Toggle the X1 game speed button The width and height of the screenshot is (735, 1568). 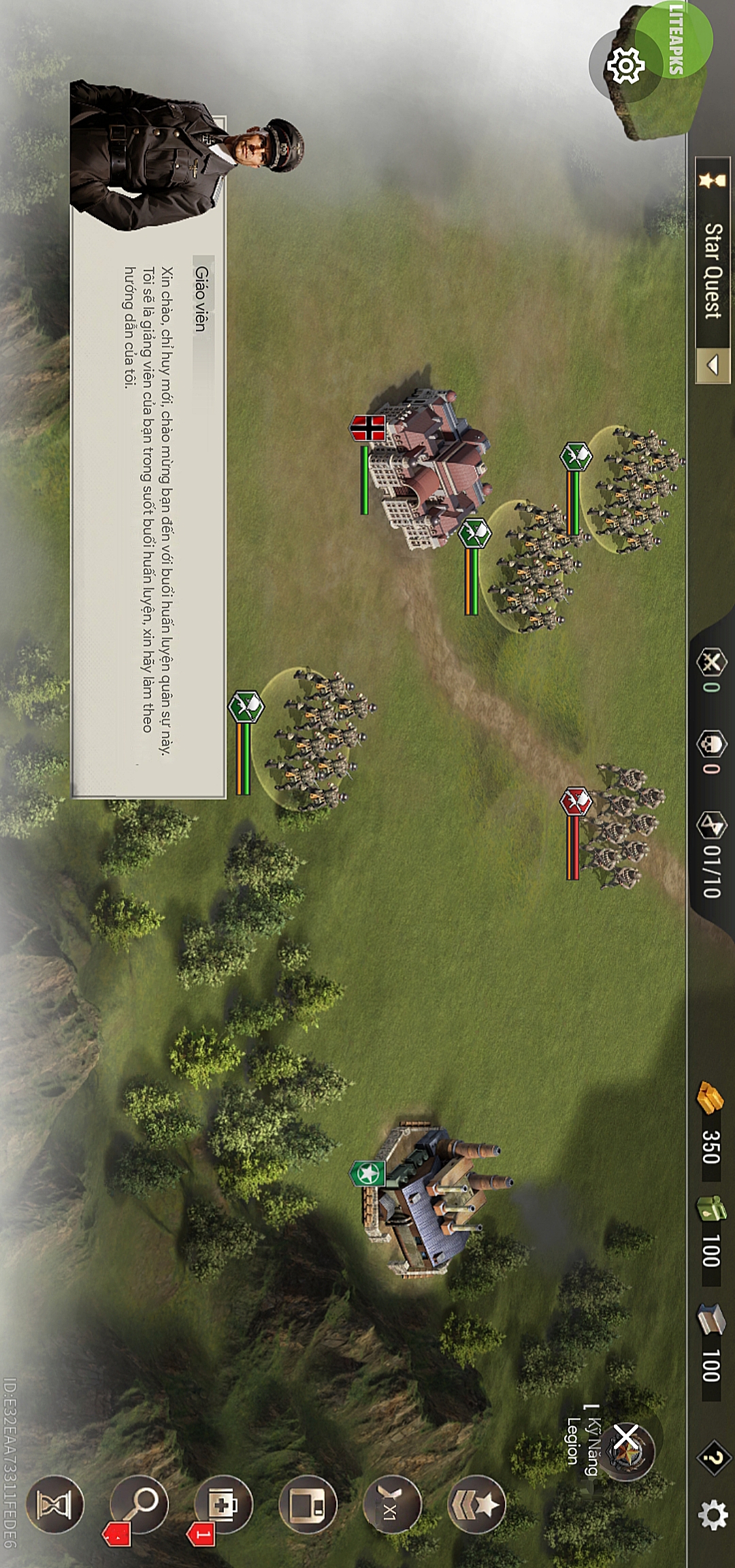[x=392, y=1505]
